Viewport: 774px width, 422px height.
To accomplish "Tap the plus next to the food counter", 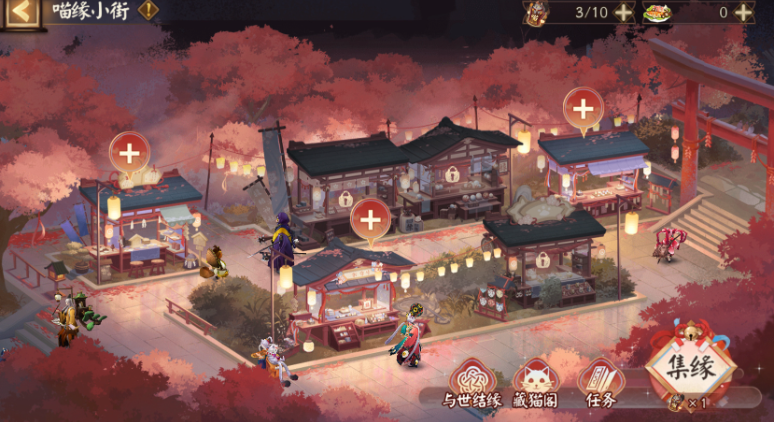I will pyautogui.click(x=744, y=12).
